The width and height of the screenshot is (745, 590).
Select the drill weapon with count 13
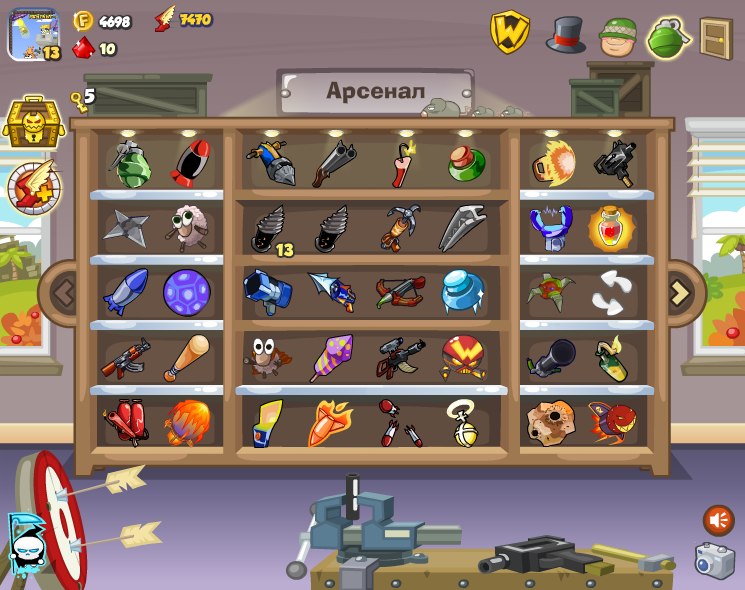pyautogui.click(x=268, y=230)
